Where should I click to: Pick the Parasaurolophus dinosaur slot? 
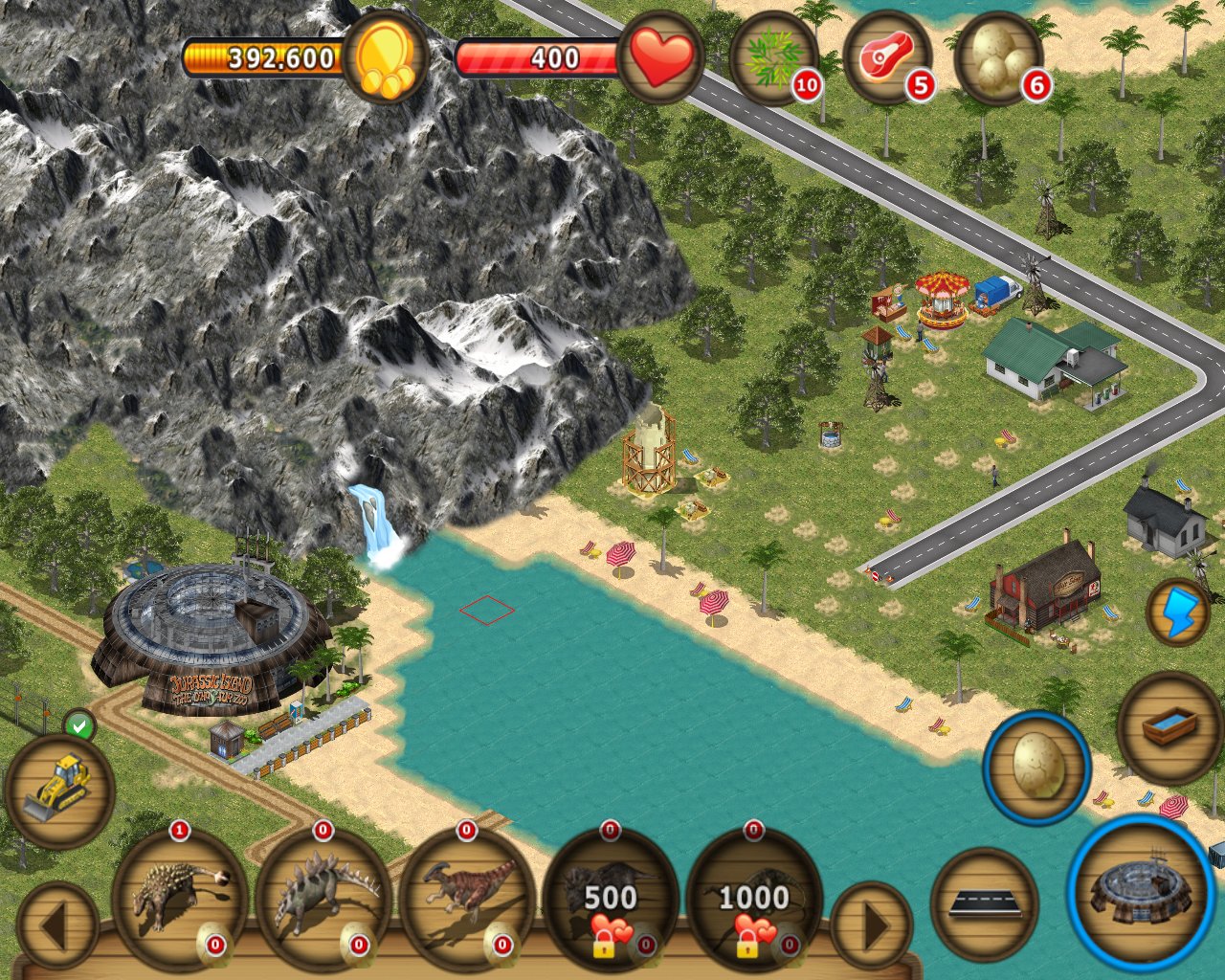point(467,897)
